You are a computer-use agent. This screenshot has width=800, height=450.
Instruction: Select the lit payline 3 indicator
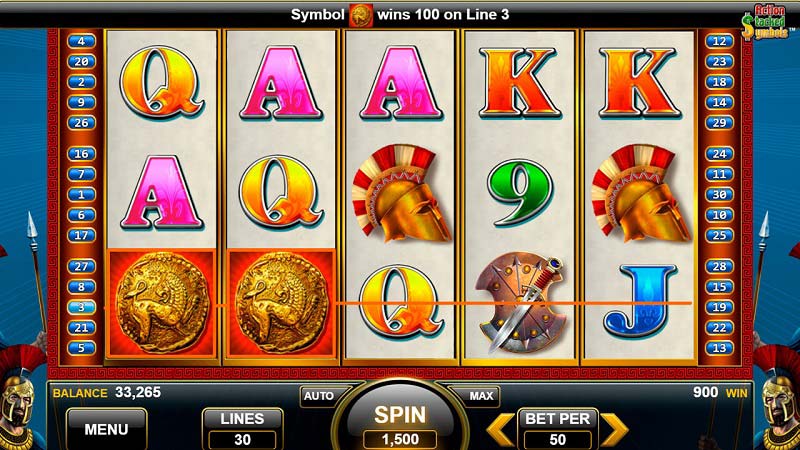(x=81, y=307)
